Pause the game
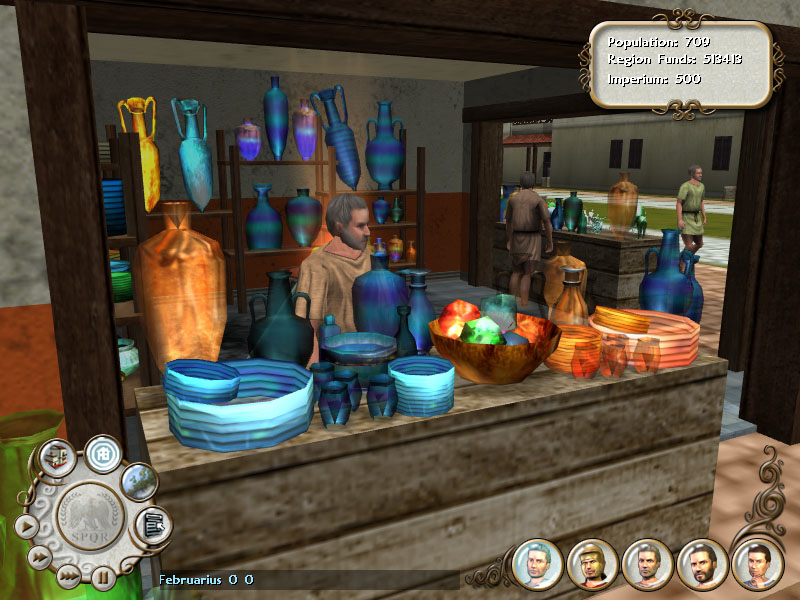This screenshot has width=800, height=600. pyautogui.click(x=103, y=576)
